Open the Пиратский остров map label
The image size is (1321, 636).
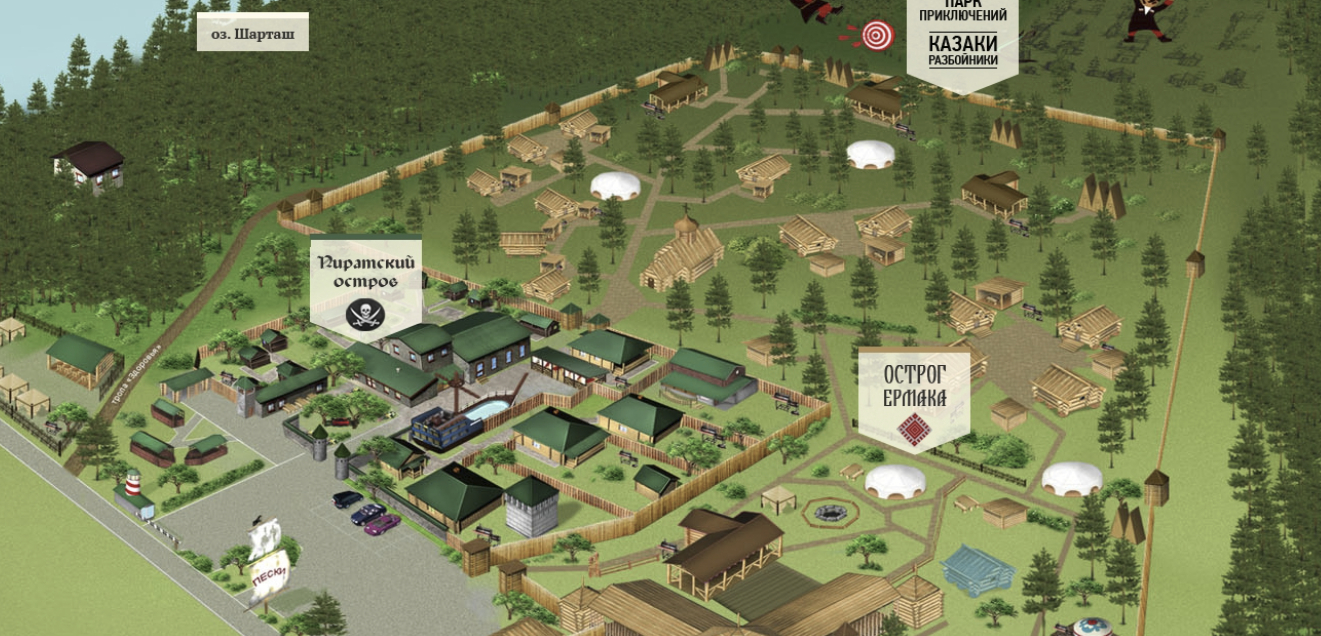pyautogui.click(x=365, y=285)
